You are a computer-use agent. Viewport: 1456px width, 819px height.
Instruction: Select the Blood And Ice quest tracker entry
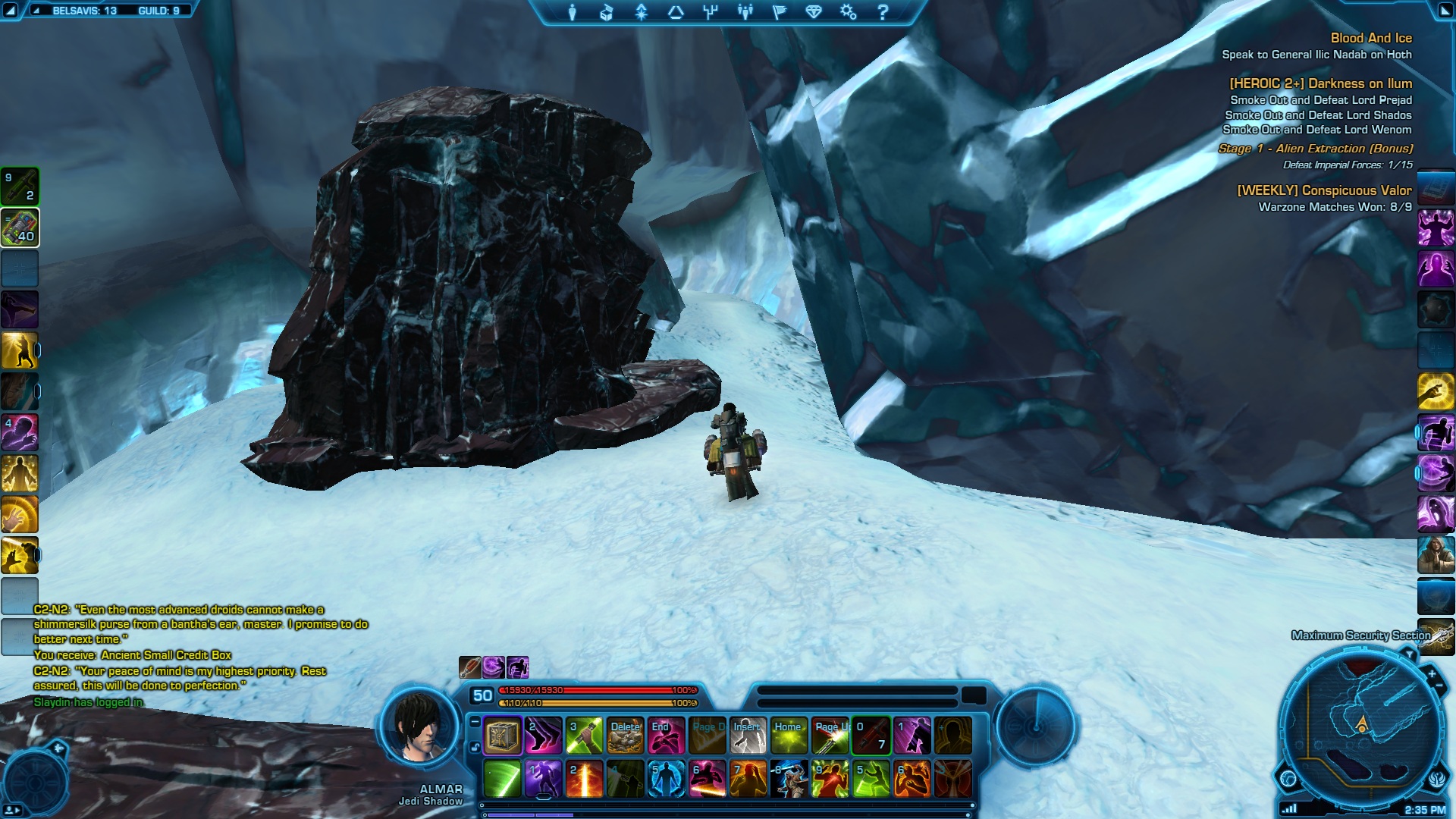pos(1370,38)
